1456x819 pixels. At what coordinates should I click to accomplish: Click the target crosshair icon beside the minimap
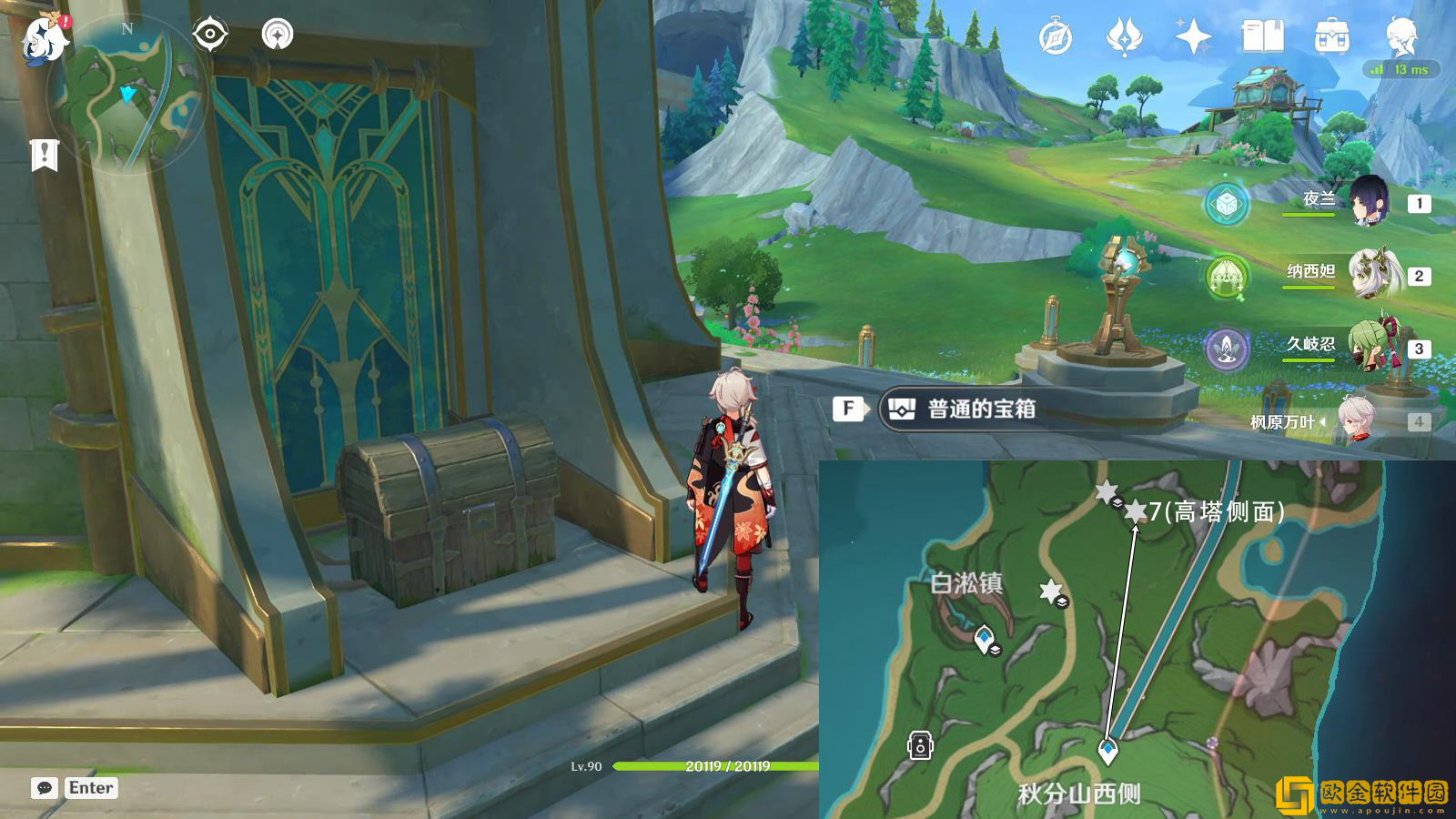(210, 35)
